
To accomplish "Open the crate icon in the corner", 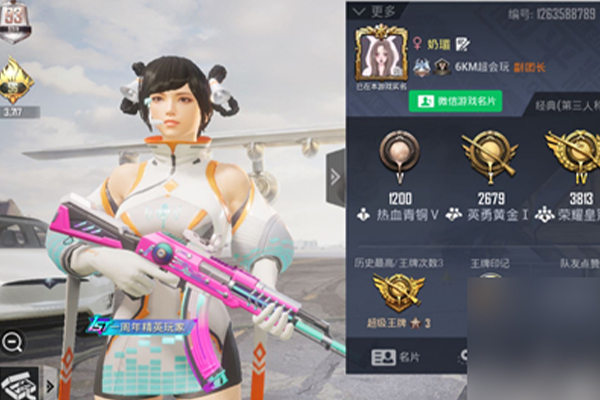I will [18, 383].
